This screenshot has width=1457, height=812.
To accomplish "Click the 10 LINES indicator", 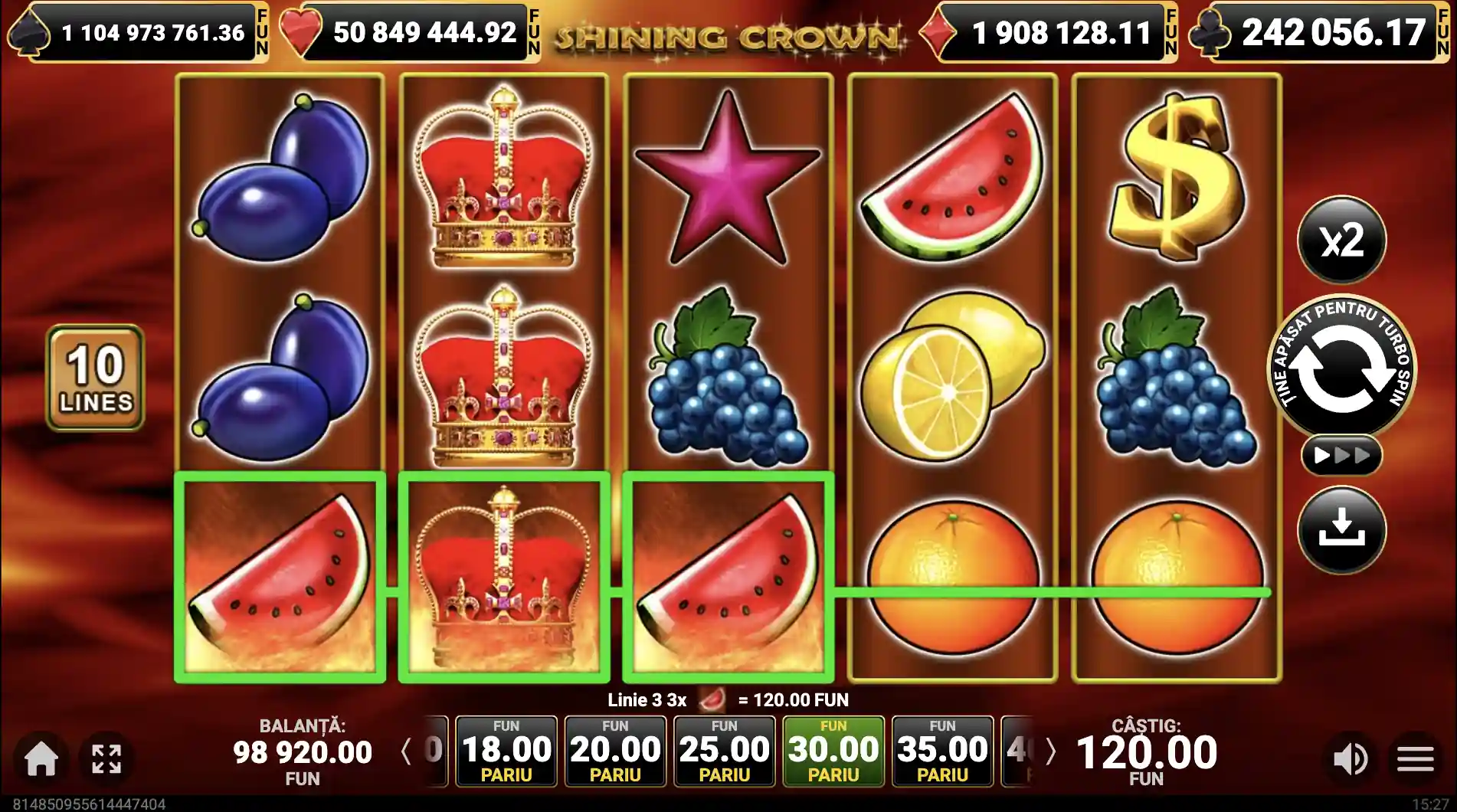I will pyautogui.click(x=94, y=377).
